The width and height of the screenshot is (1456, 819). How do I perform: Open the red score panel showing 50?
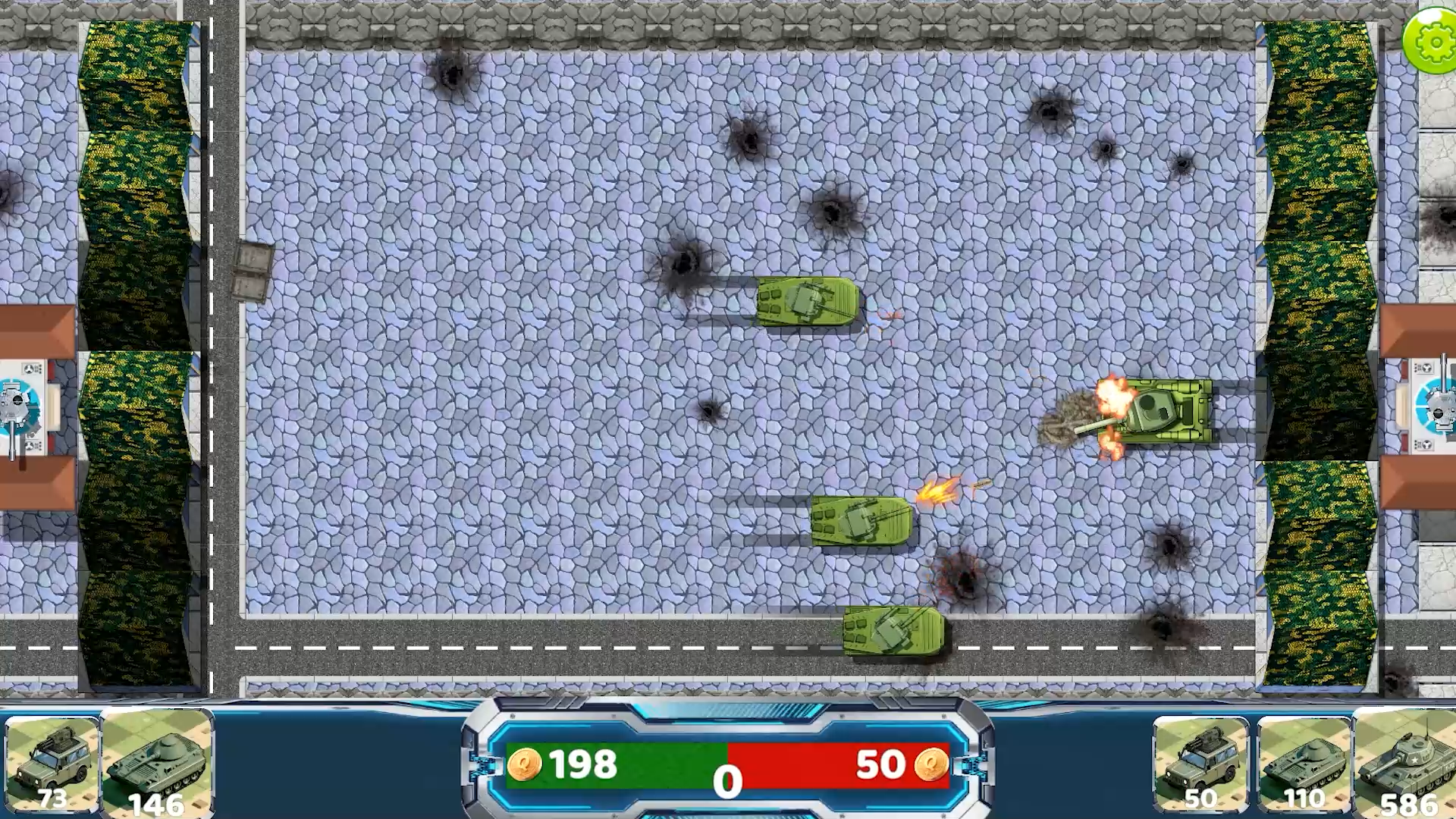pos(834,764)
